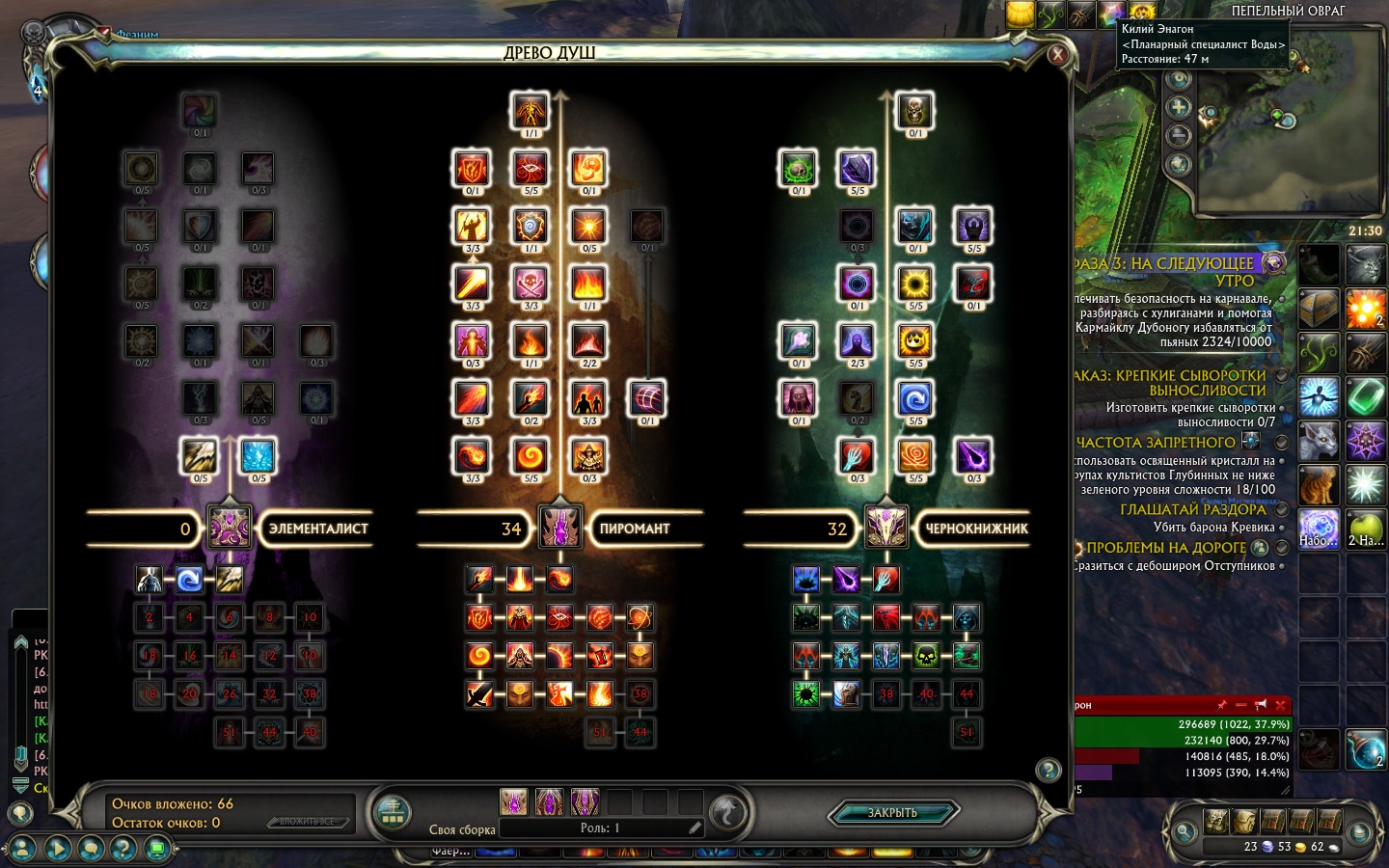Select the skull-and-crossbones talent in Пиромант tree
The image size is (1389, 868).
coord(531,284)
